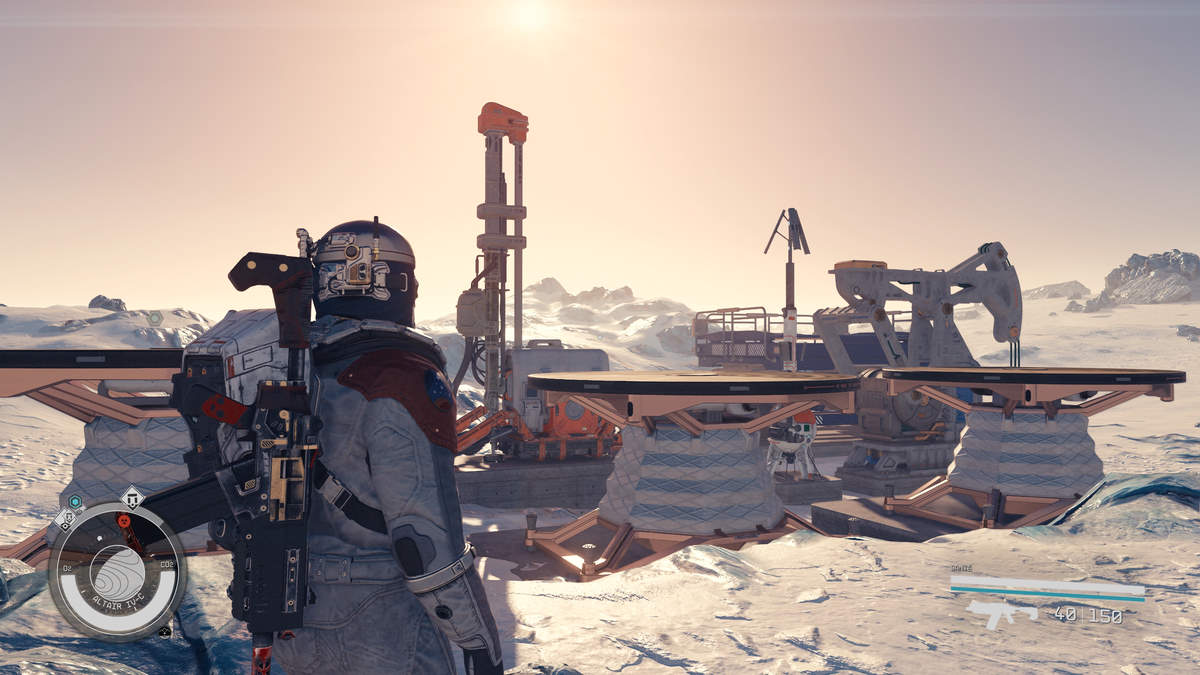Click the small dark icon below the compass

coord(164,631)
